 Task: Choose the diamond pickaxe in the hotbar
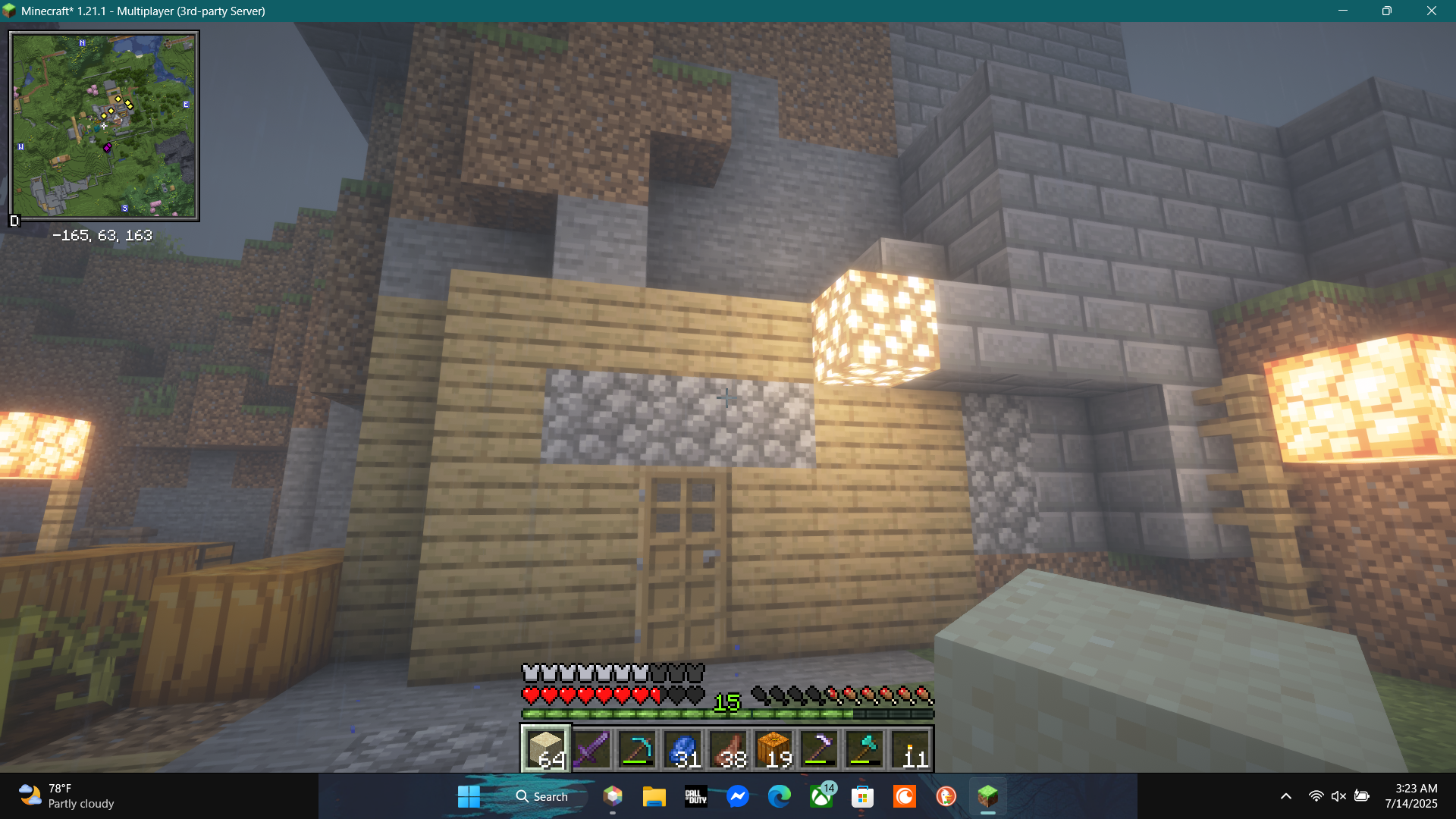pos(637,748)
